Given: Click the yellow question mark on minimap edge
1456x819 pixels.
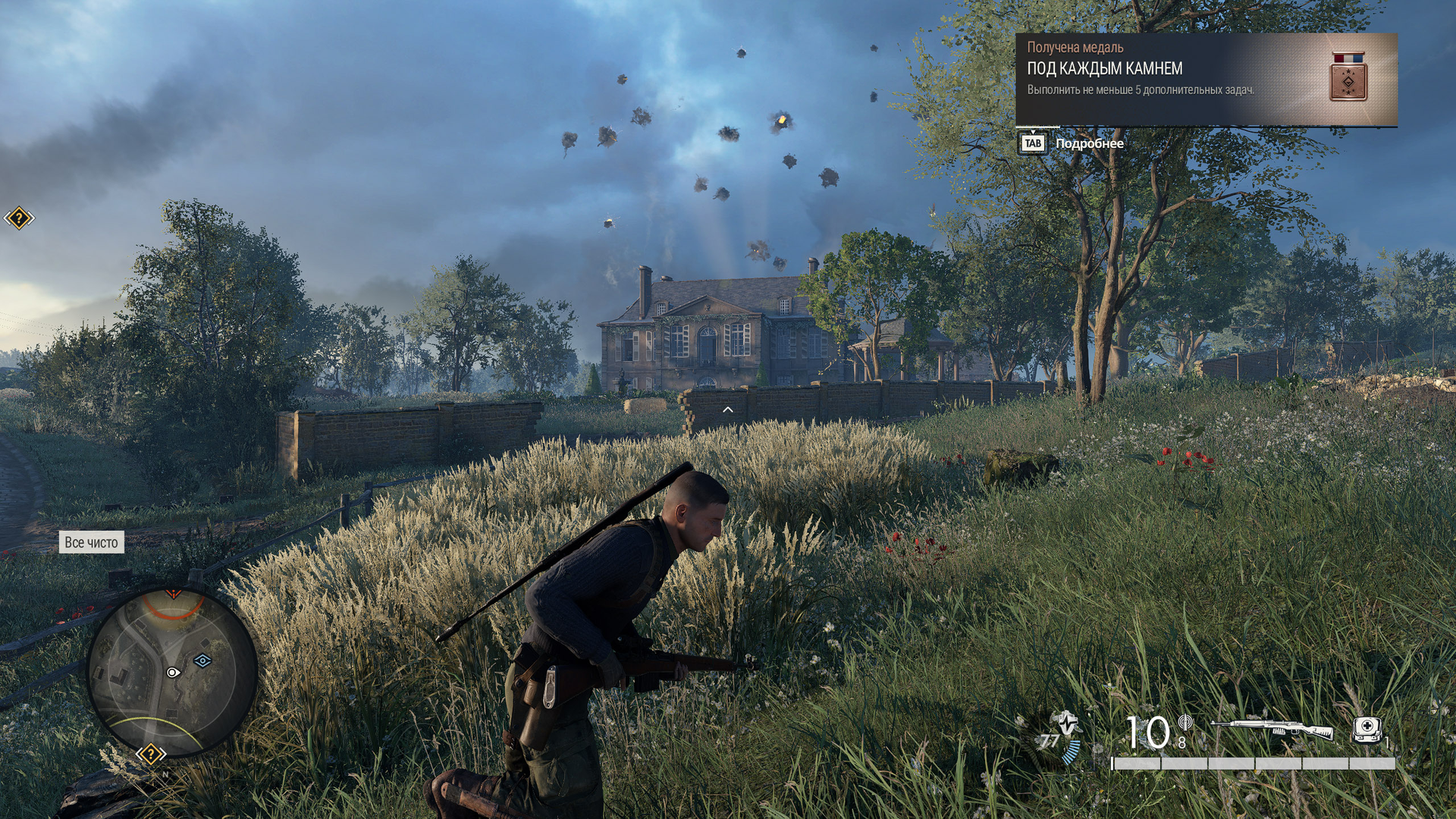Looking at the screenshot, I should [151, 754].
